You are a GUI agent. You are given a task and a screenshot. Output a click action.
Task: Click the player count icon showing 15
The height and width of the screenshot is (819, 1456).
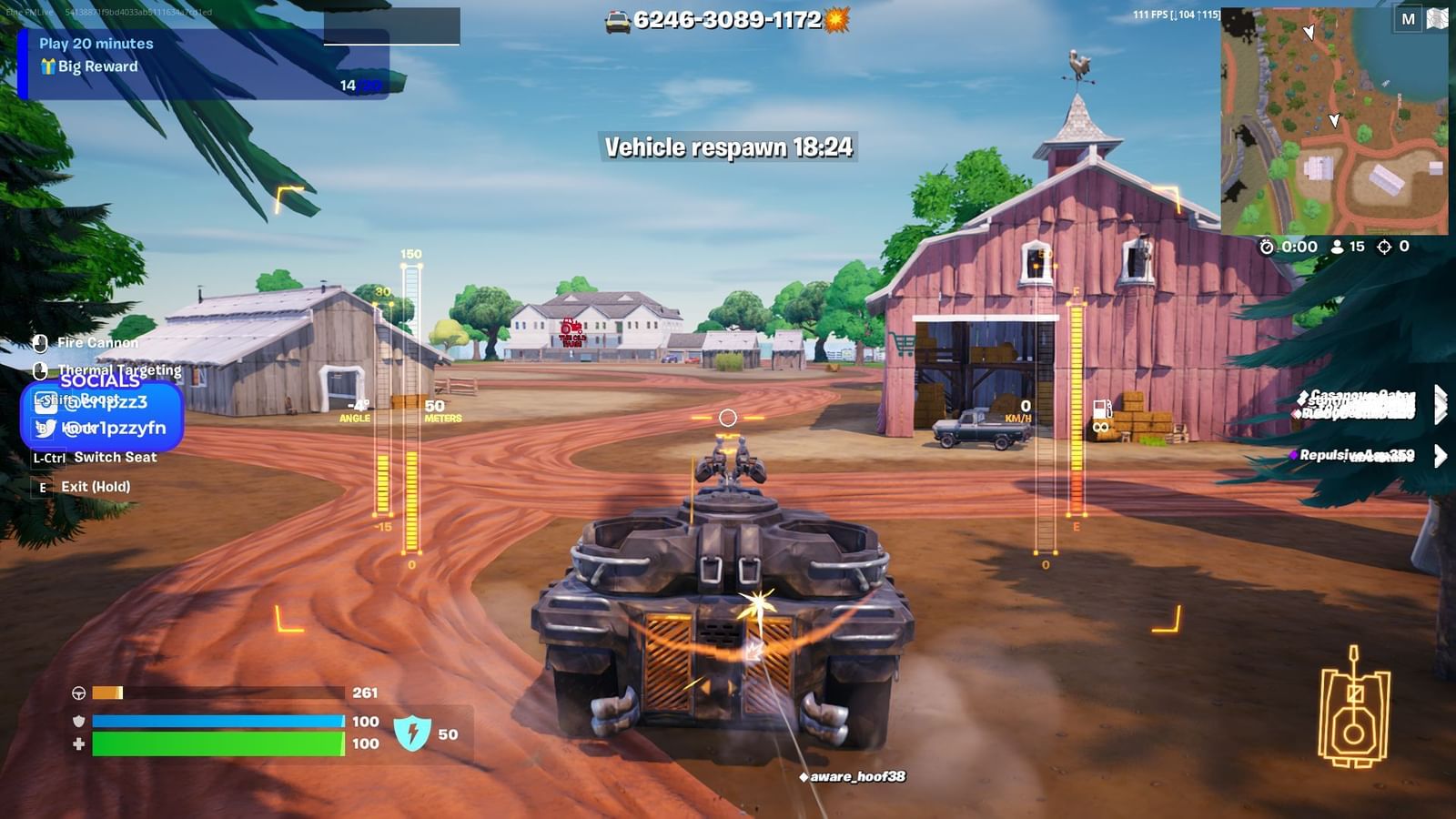[1336, 246]
